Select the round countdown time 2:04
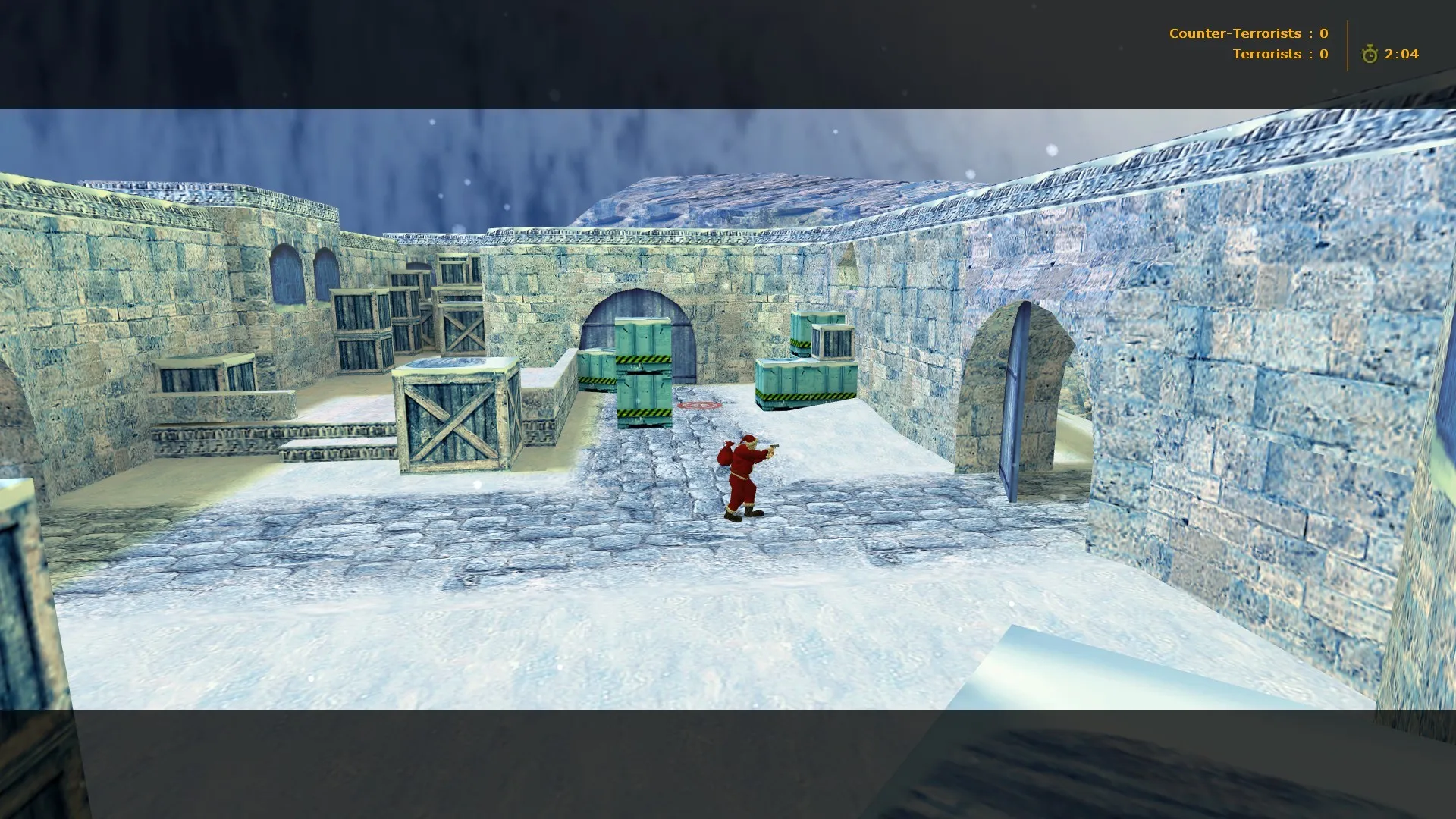The image size is (1456, 819). click(x=1401, y=54)
